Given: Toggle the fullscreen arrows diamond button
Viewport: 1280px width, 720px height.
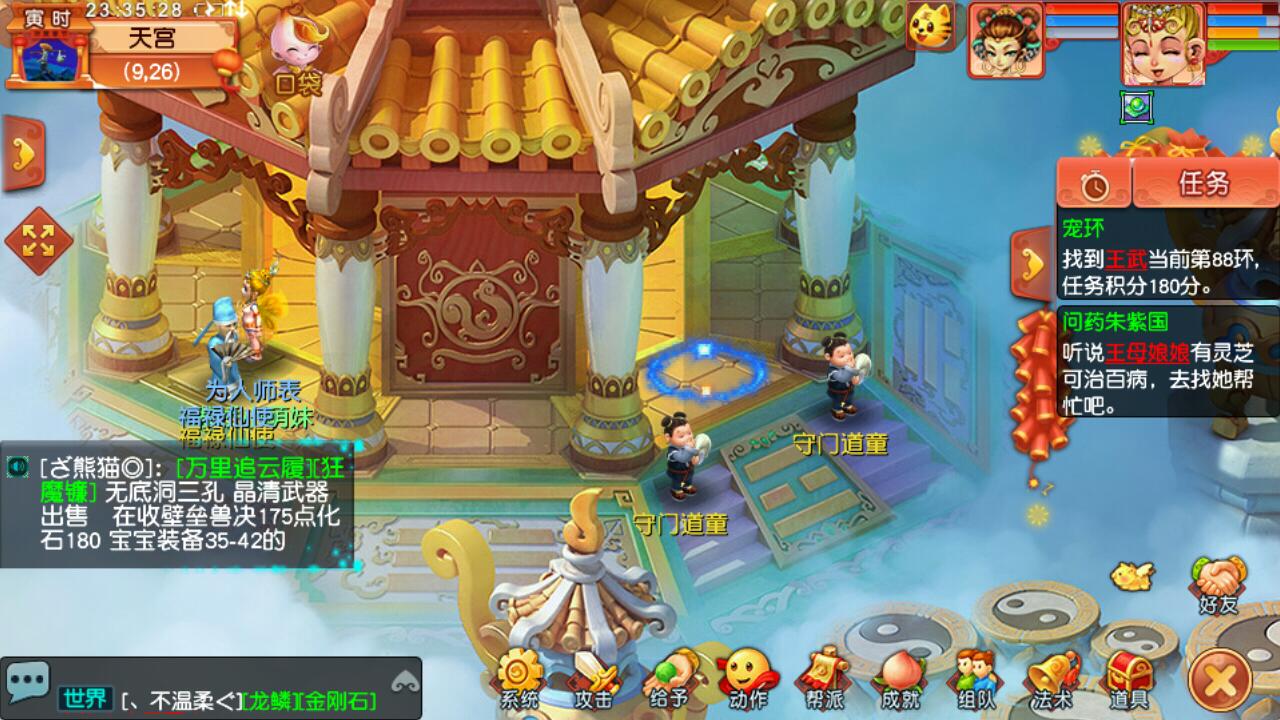Looking at the screenshot, I should click(38, 241).
